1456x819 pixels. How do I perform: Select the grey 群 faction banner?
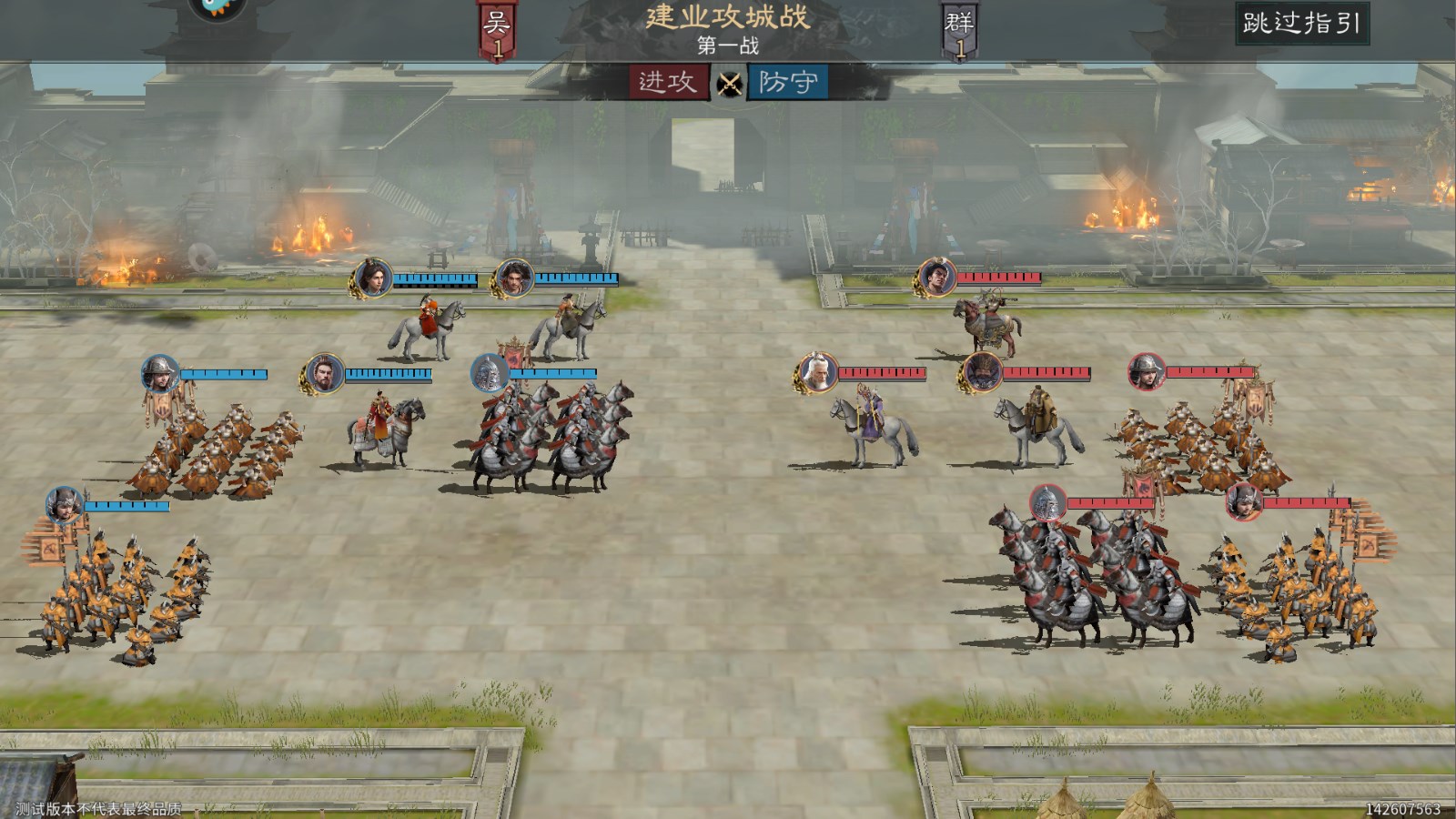pos(959,31)
